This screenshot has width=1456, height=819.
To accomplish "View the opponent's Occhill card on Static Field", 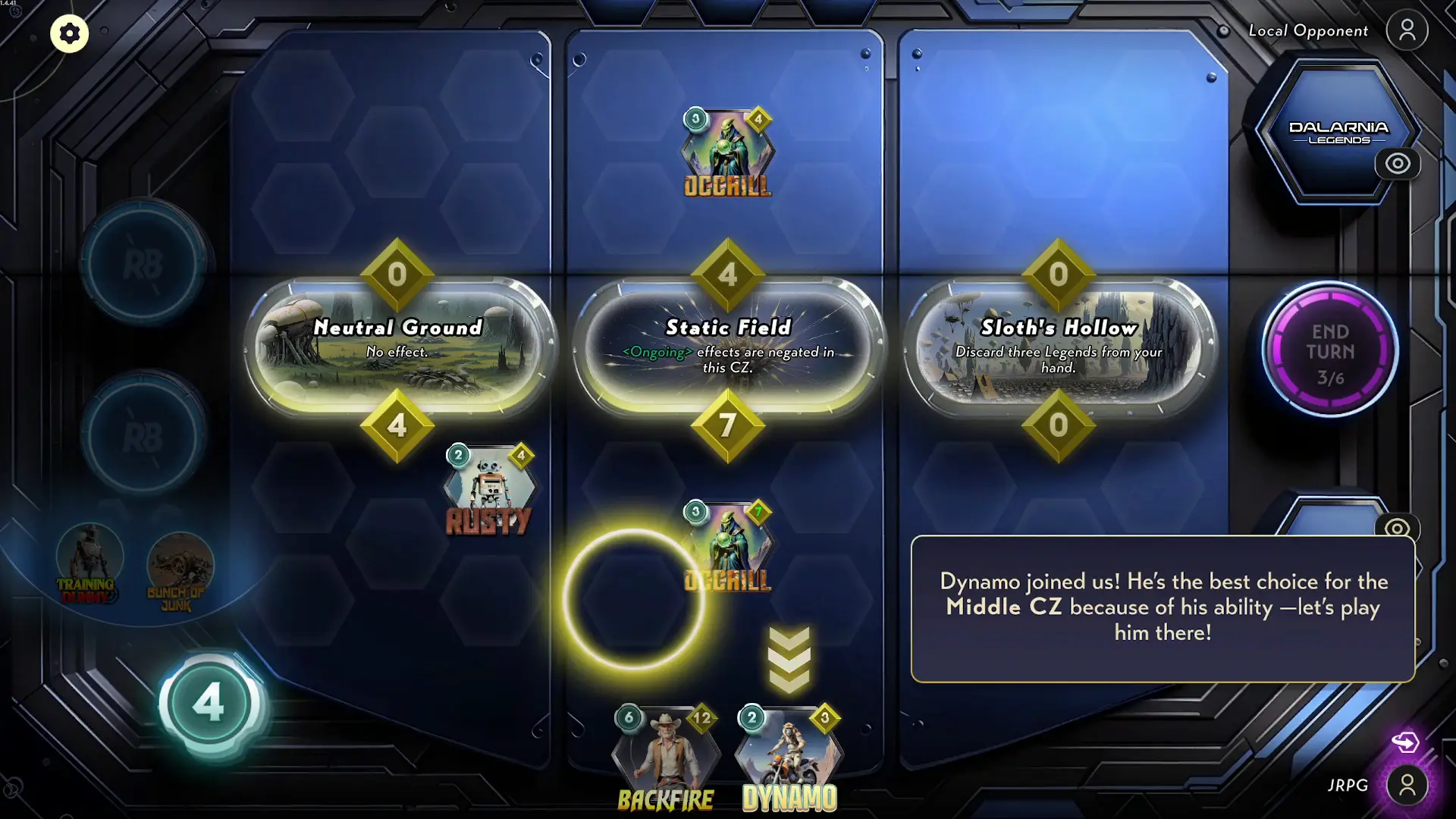I will (726, 152).
